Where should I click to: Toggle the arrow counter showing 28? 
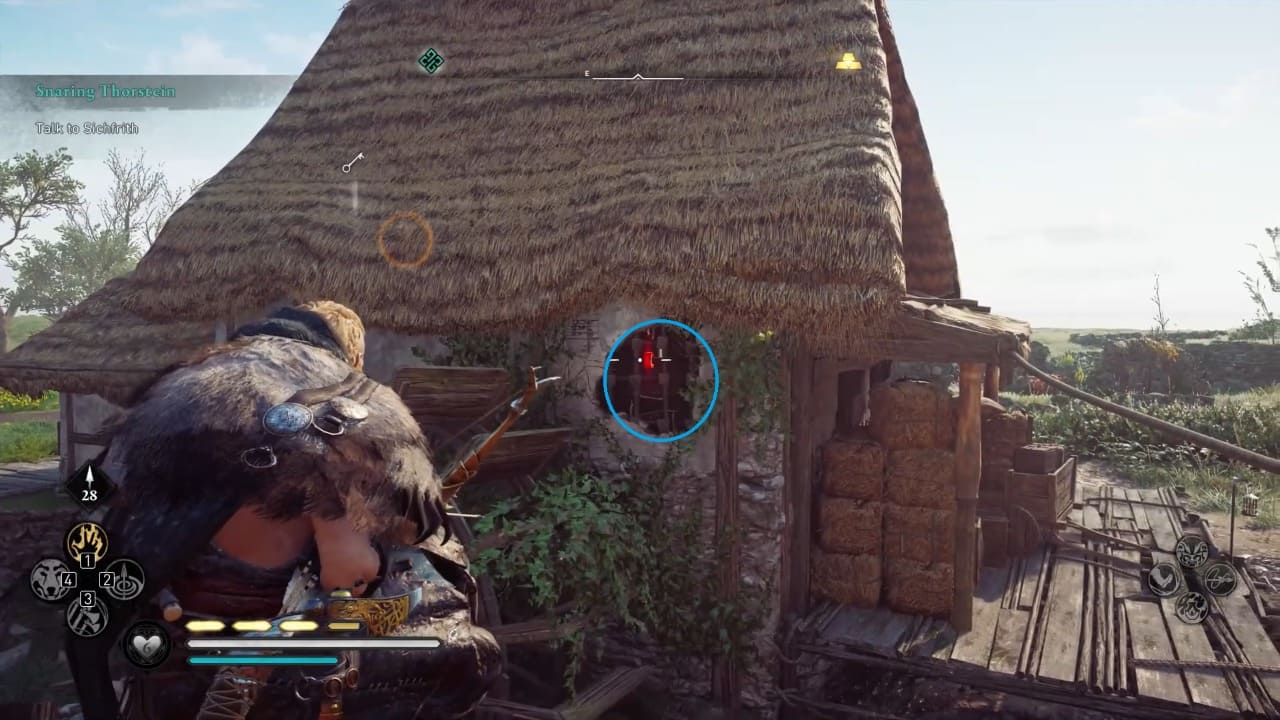(x=88, y=483)
